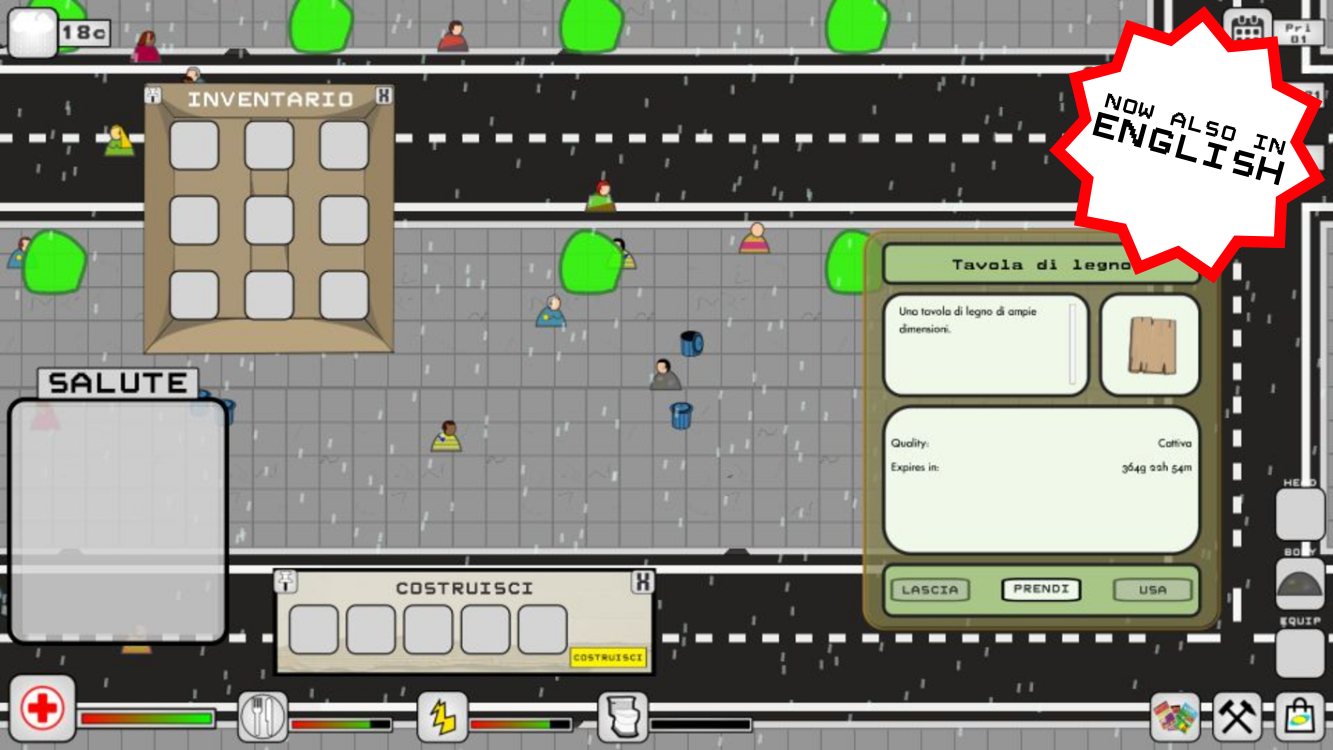Select the empty HEAD equipment slot
Screen dimensions: 1333x750
[x=1300, y=513]
